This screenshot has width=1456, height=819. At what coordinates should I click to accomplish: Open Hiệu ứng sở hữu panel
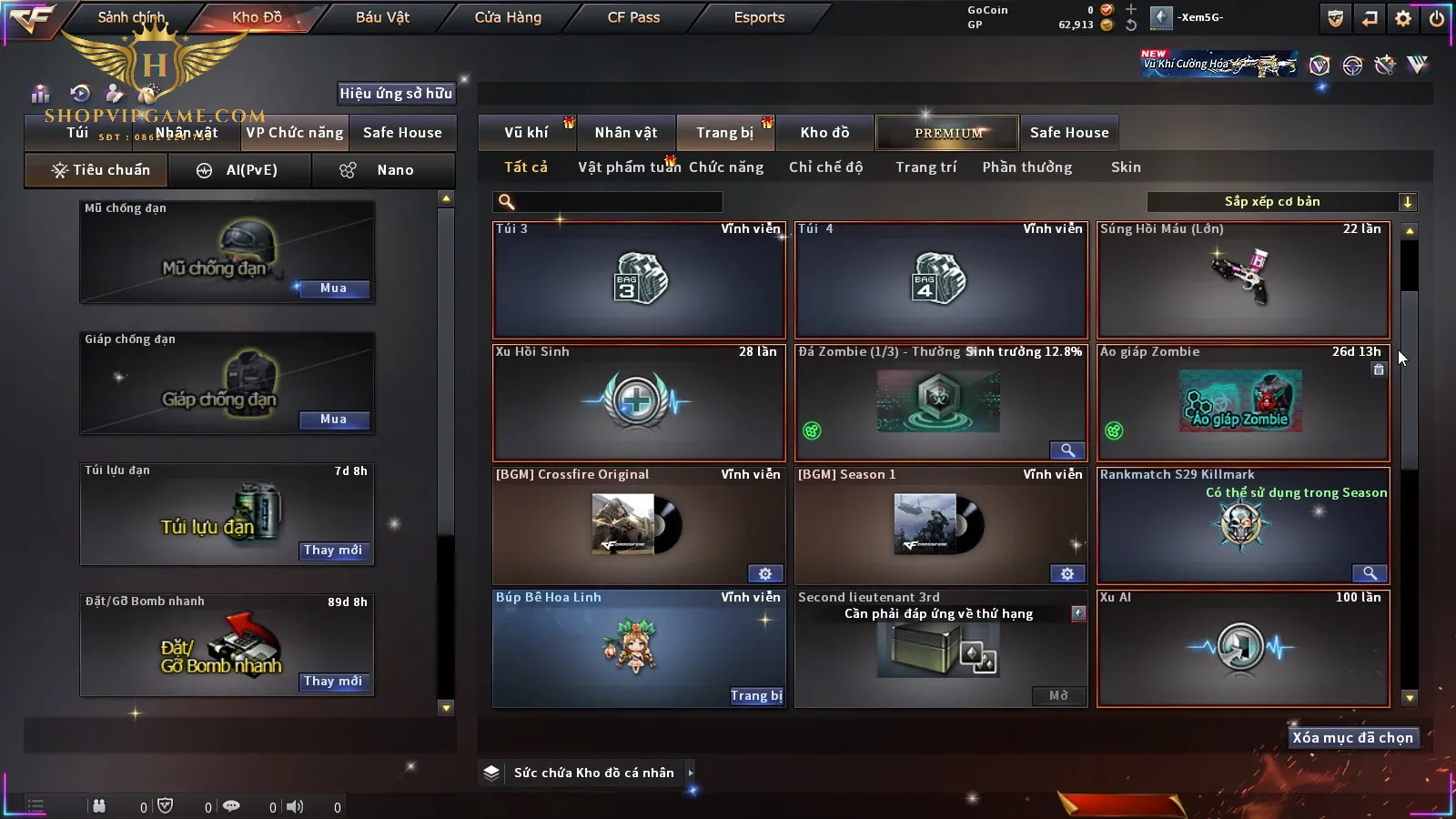point(396,93)
